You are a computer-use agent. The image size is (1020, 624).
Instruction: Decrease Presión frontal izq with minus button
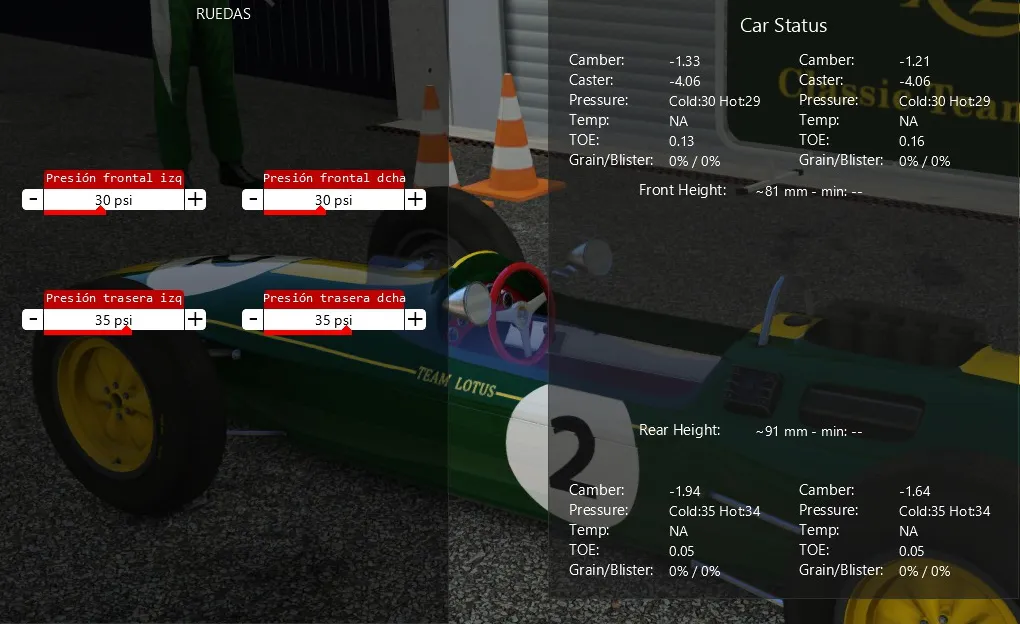[33, 200]
